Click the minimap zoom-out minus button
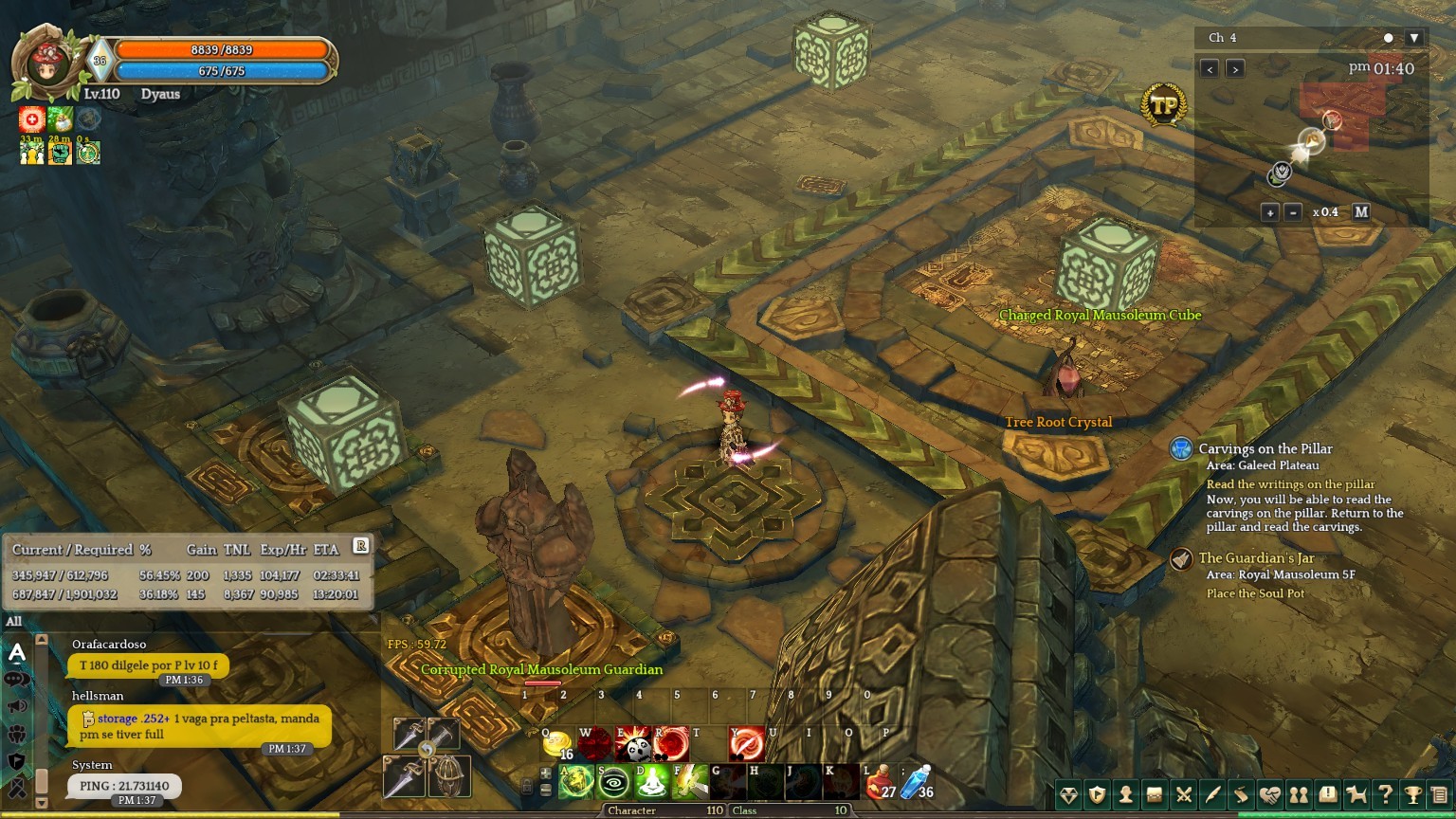 click(x=1293, y=212)
